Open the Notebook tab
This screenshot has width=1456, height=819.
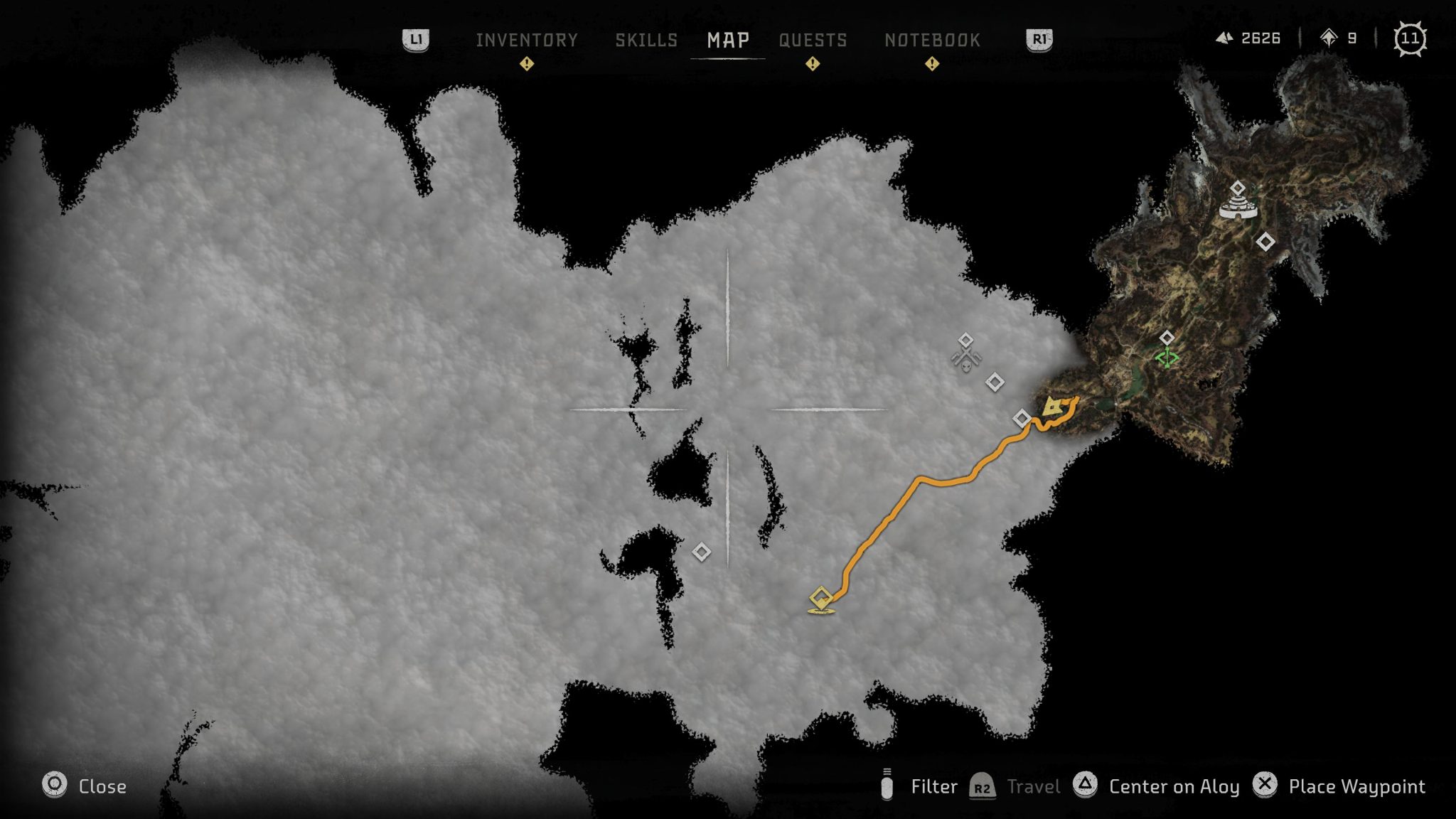click(x=932, y=41)
